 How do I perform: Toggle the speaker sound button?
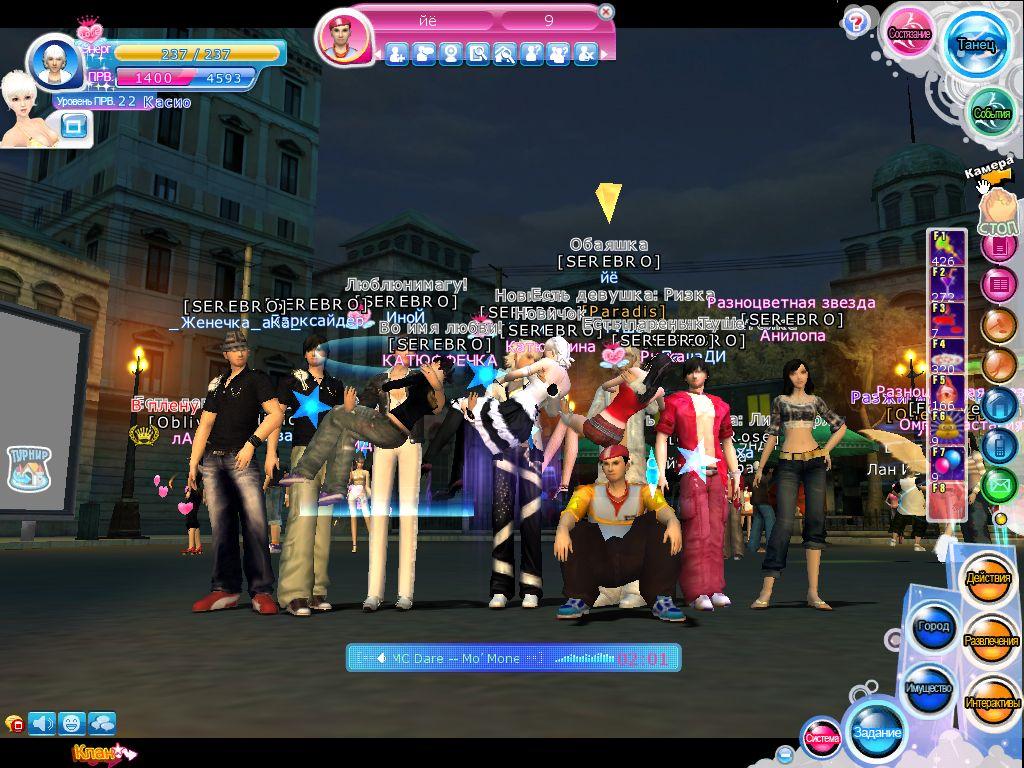pyautogui.click(x=42, y=722)
